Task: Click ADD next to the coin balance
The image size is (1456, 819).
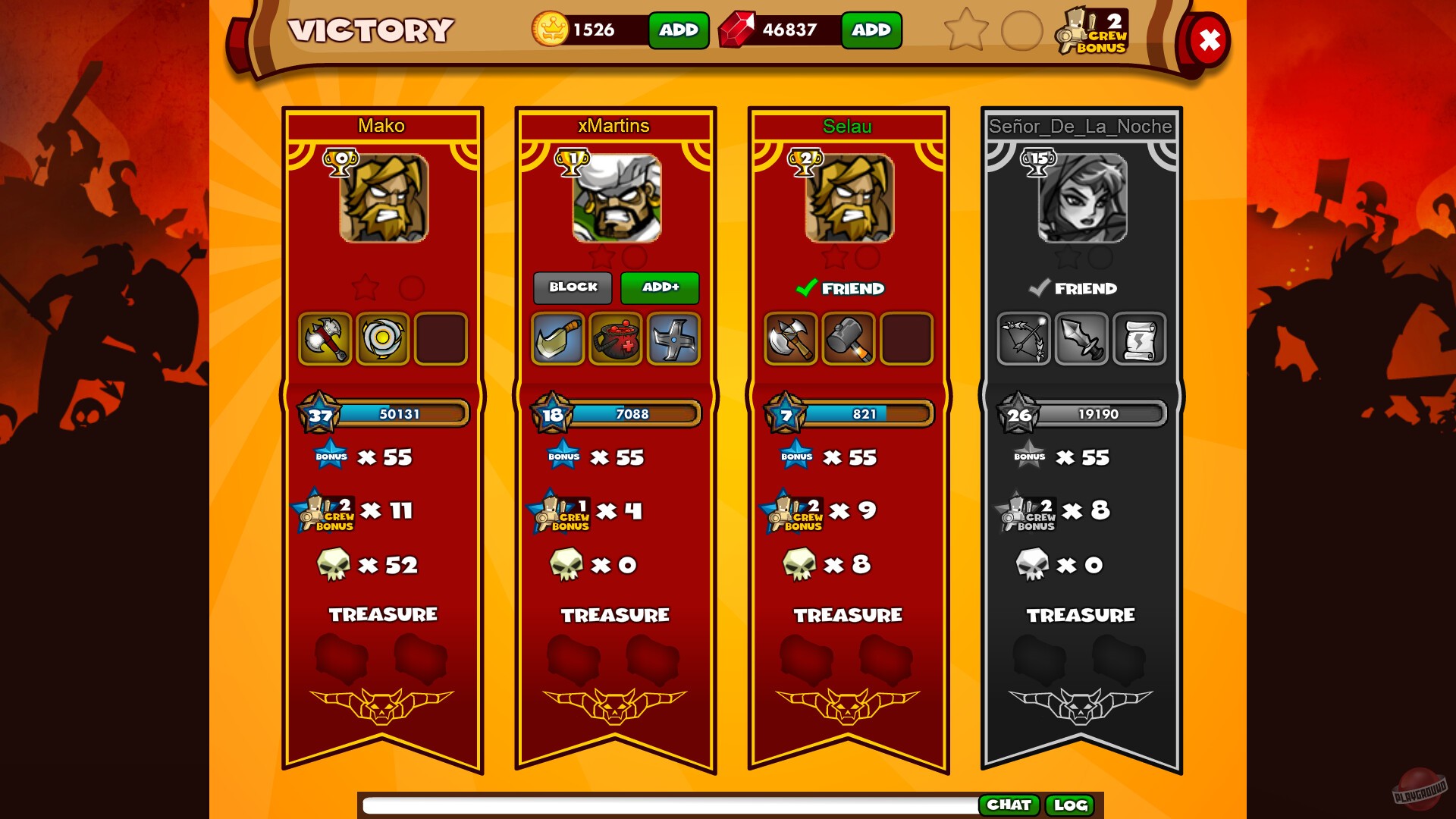Action: (677, 31)
